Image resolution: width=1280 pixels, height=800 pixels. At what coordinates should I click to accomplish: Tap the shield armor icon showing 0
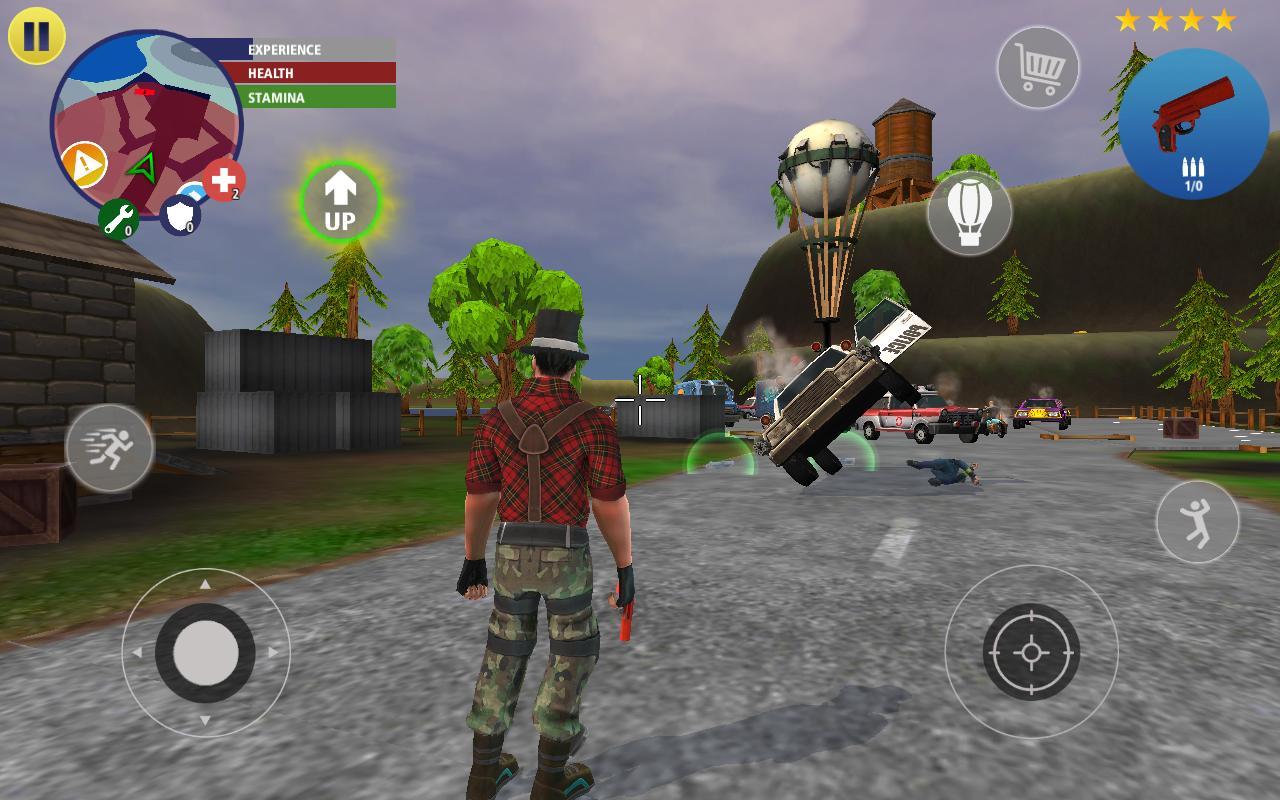click(178, 217)
